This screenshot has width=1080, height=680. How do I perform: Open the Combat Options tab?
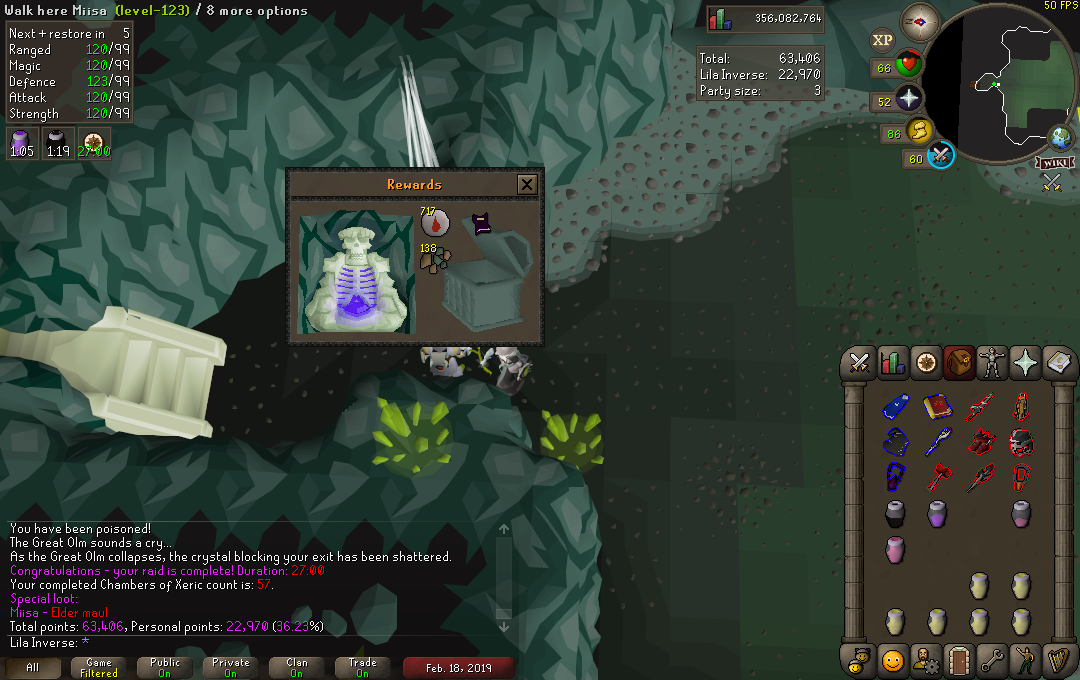858,363
